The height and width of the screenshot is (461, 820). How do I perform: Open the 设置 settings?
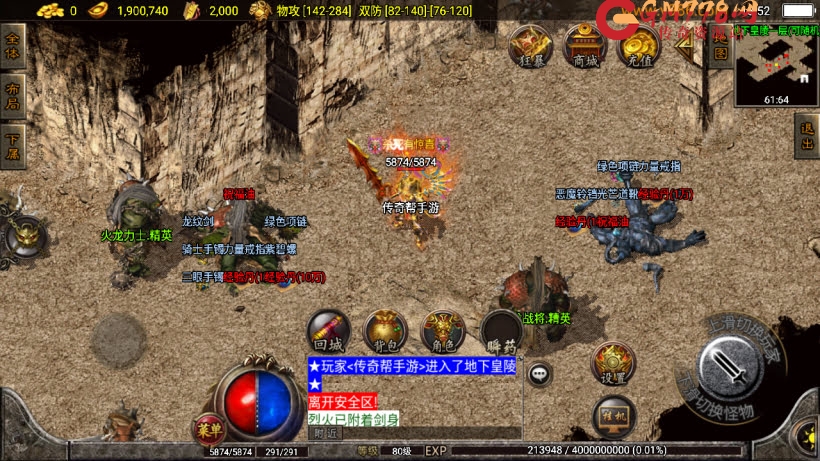612,364
